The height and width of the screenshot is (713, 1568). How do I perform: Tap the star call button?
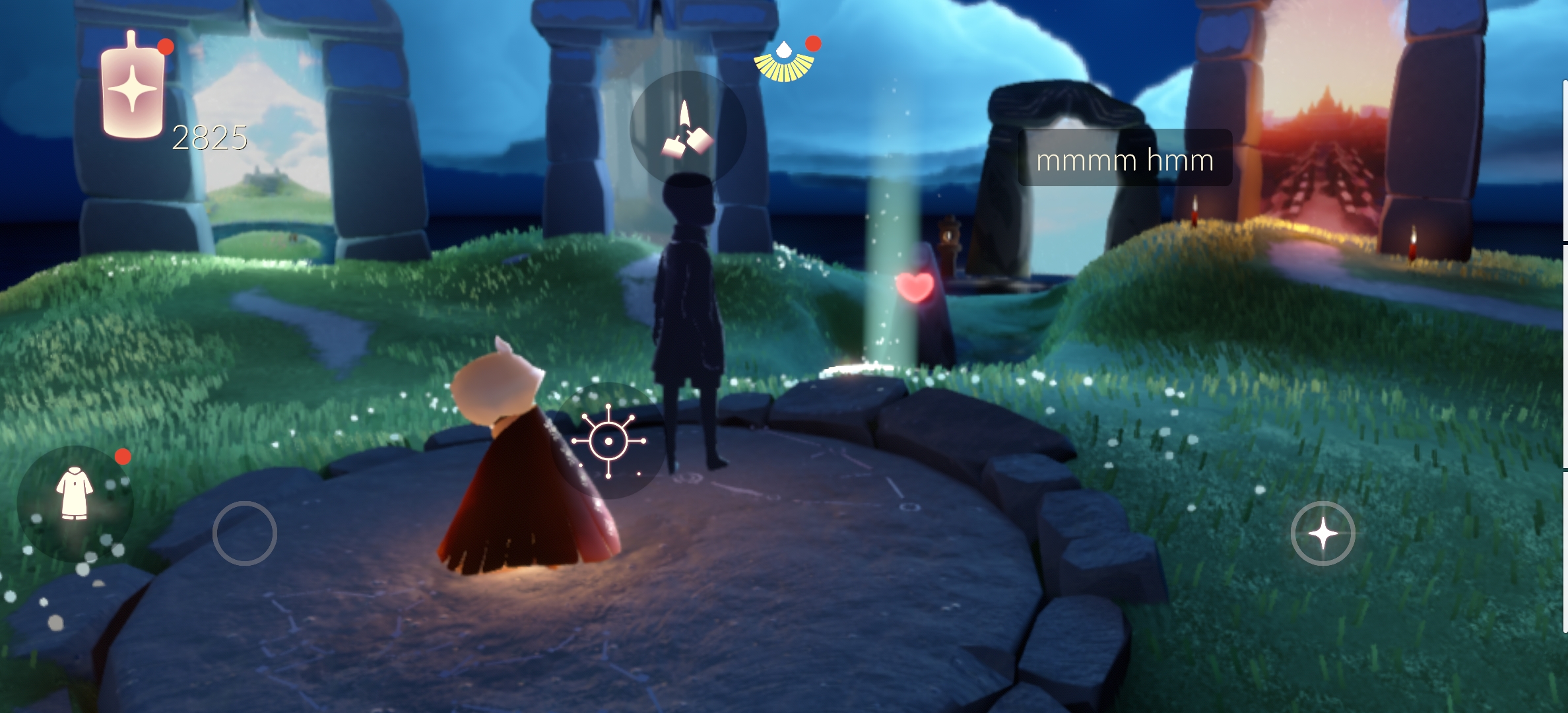1323,533
